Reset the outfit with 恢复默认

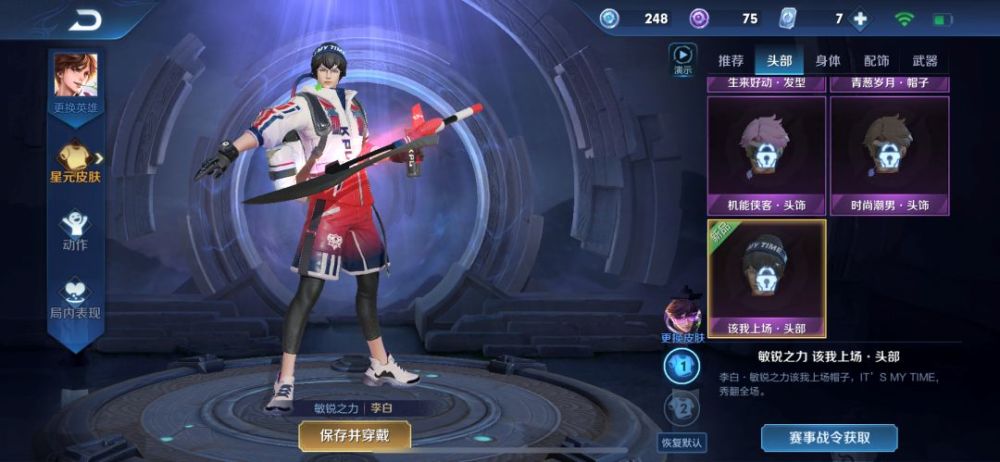pos(682,441)
